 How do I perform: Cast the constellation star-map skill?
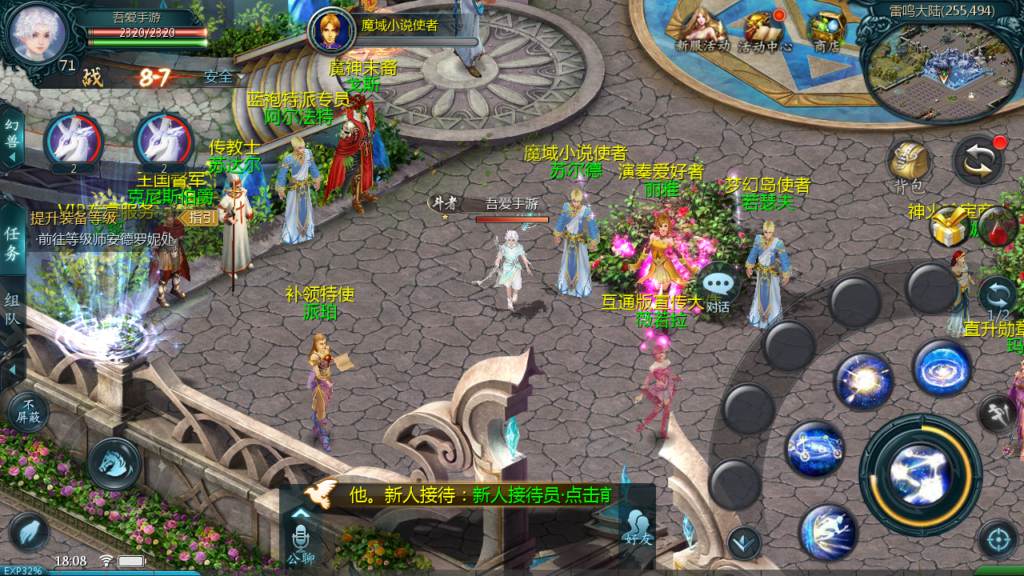(815, 449)
